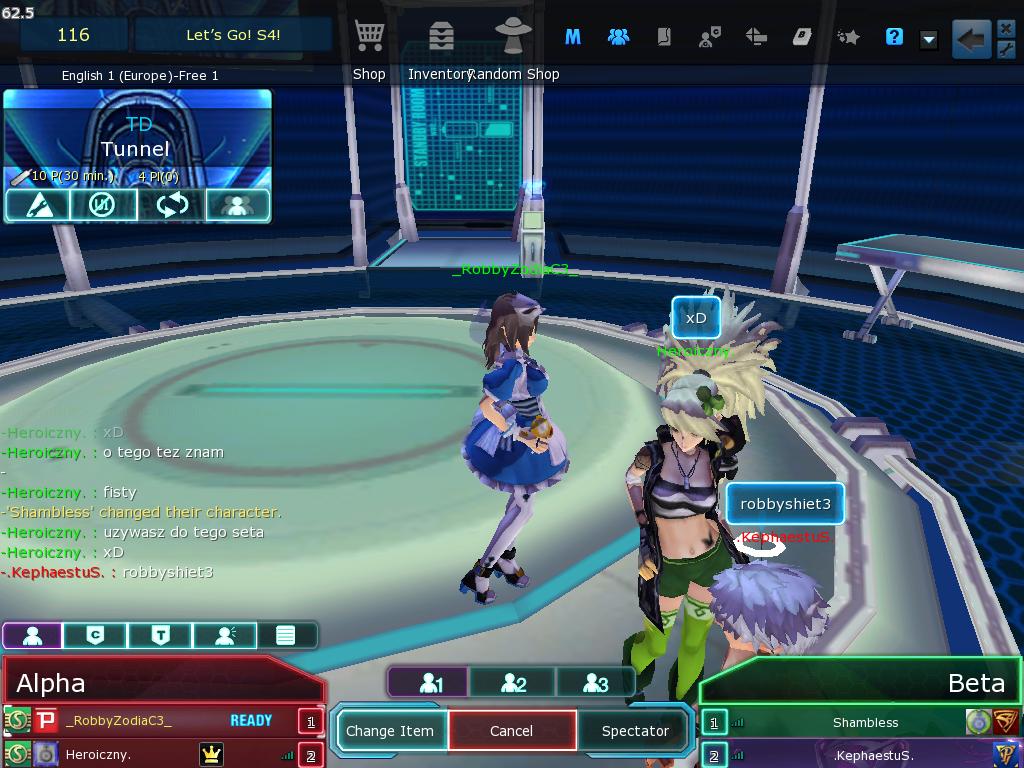Click the blue M icon in top bar

(573, 37)
